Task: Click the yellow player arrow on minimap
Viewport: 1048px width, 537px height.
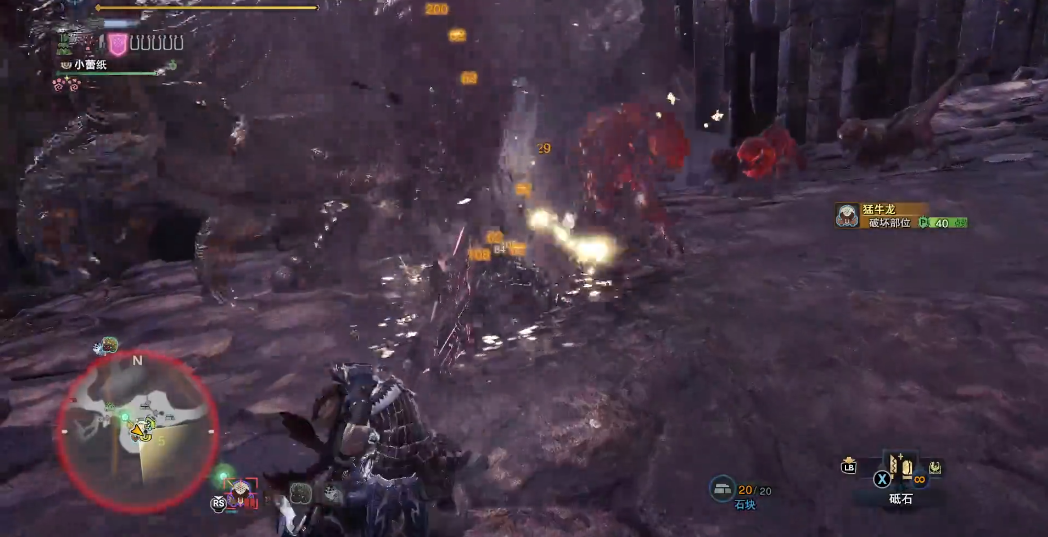Action: [138, 432]
